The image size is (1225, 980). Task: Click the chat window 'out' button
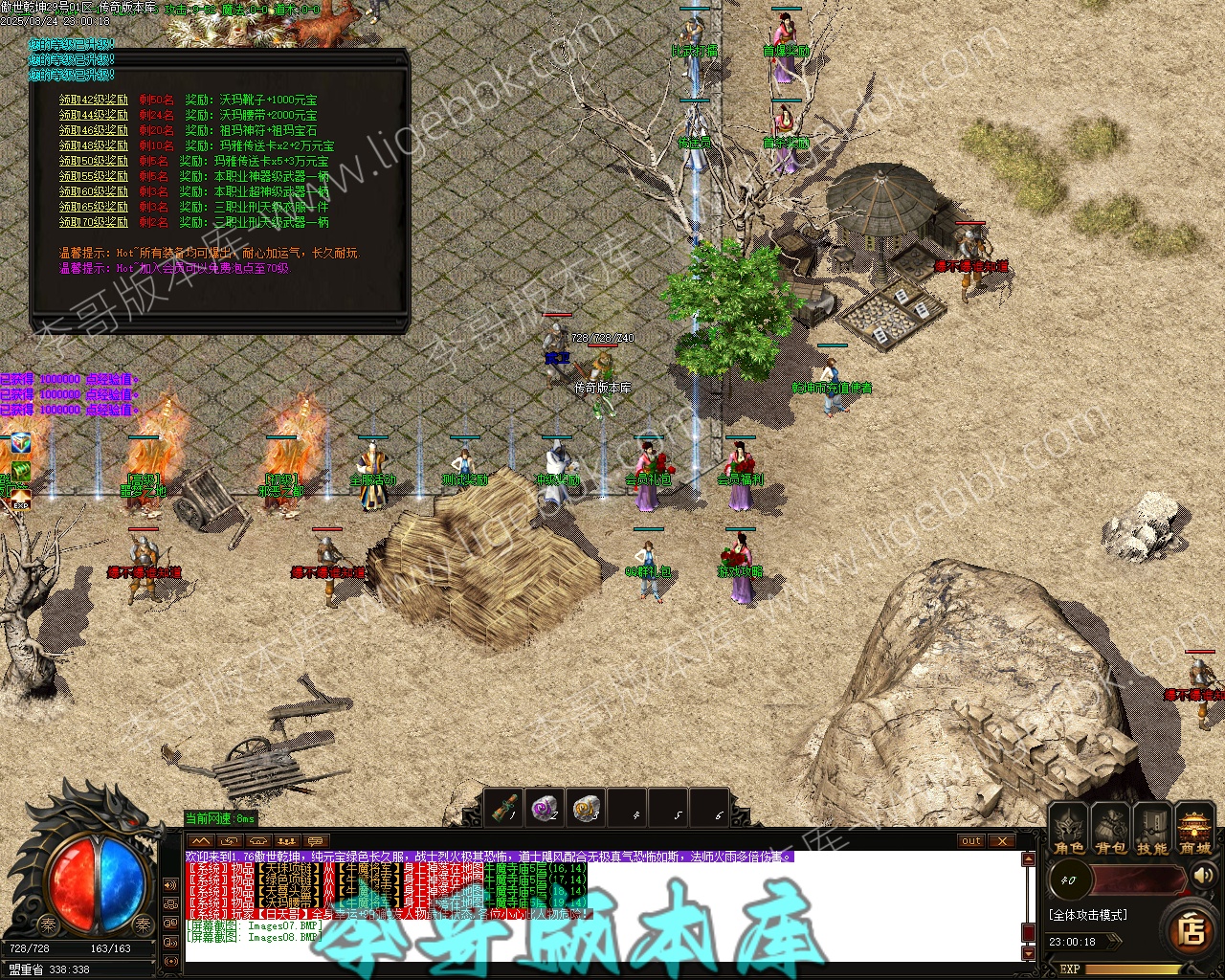point(971,841)
